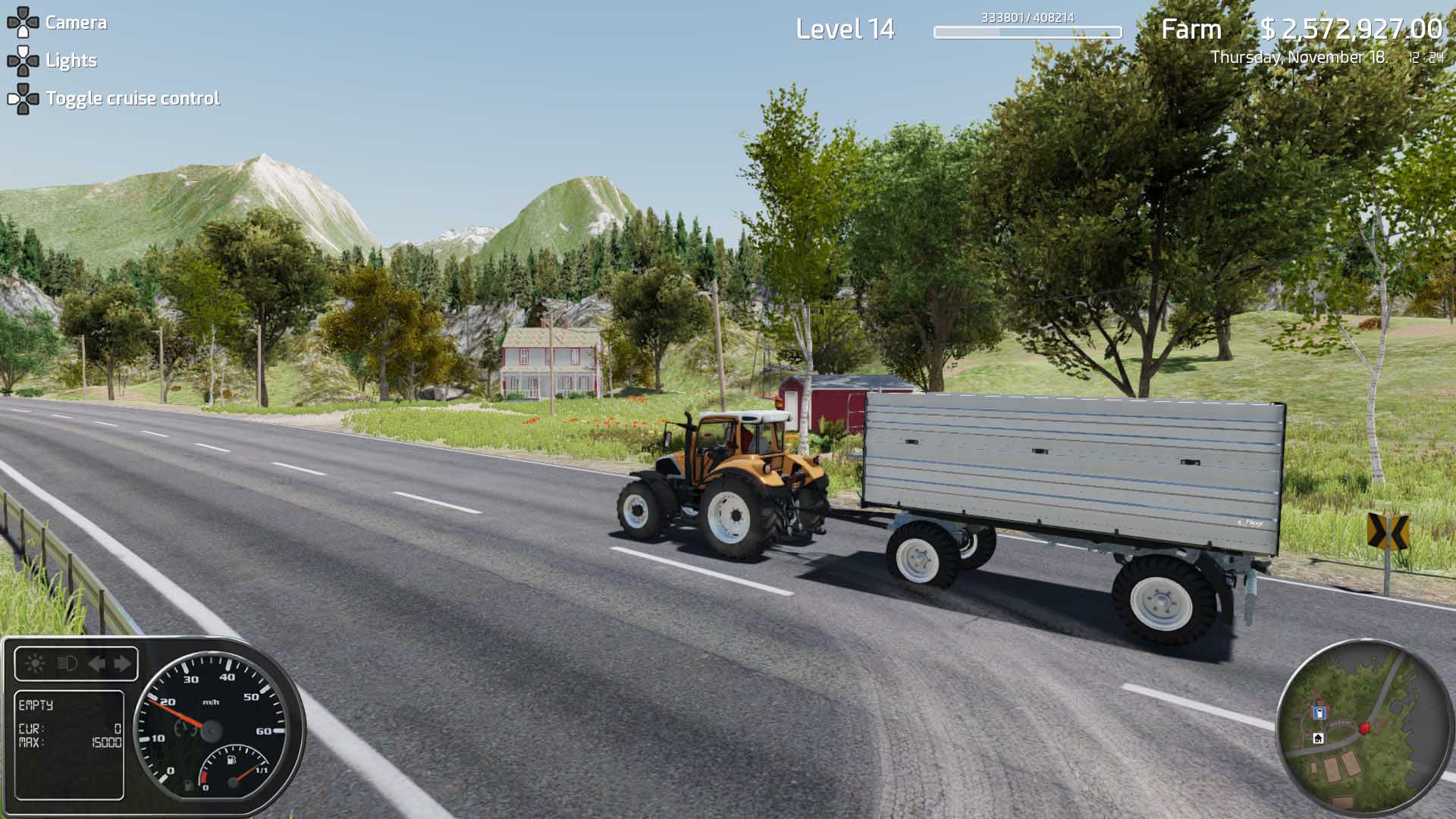Image resolution: width=1456 pixels, height=819 pixels.
Task: Enable the left turn indicator arrow
Action: [97, 664]
